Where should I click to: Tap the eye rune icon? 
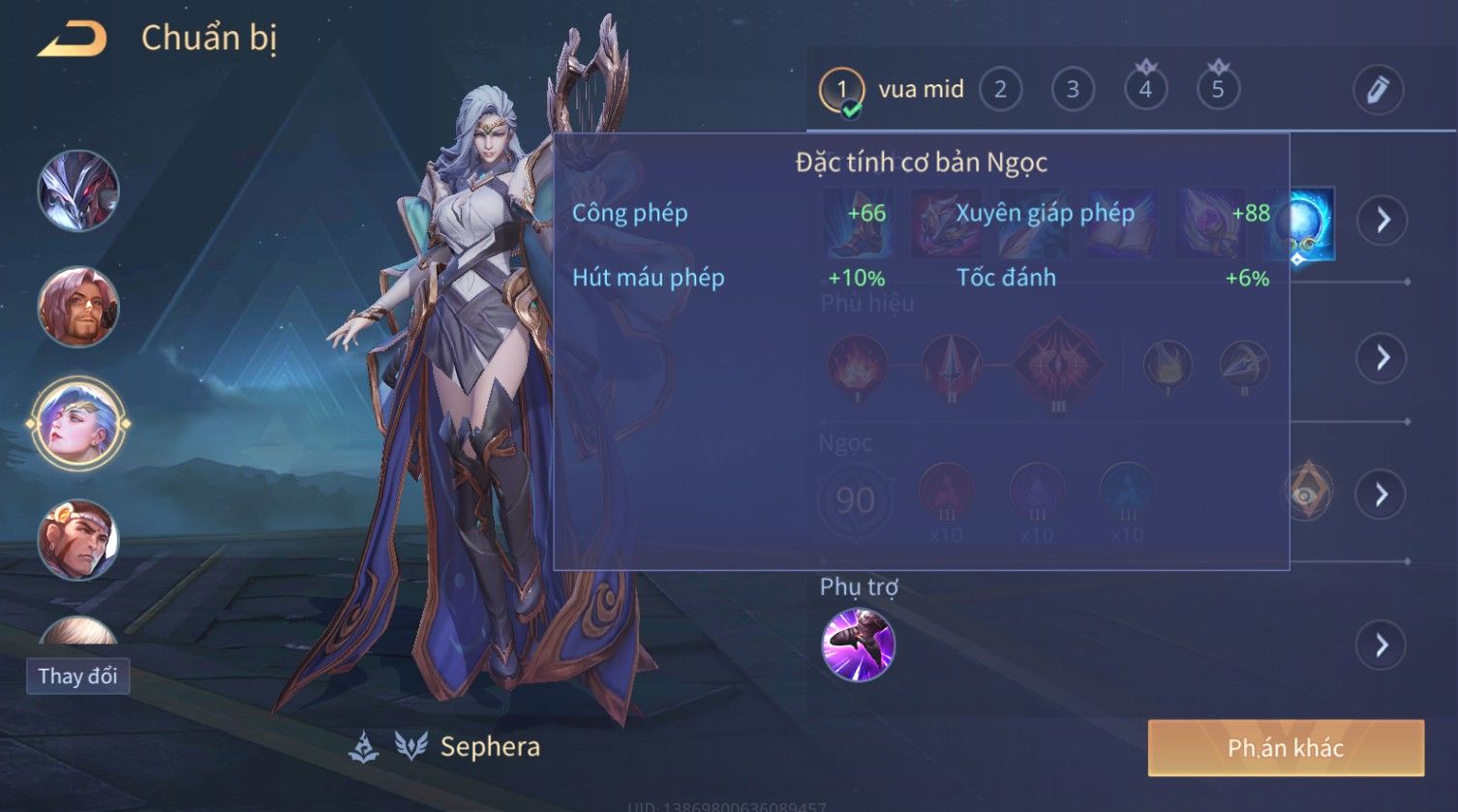coord(1308,491)
